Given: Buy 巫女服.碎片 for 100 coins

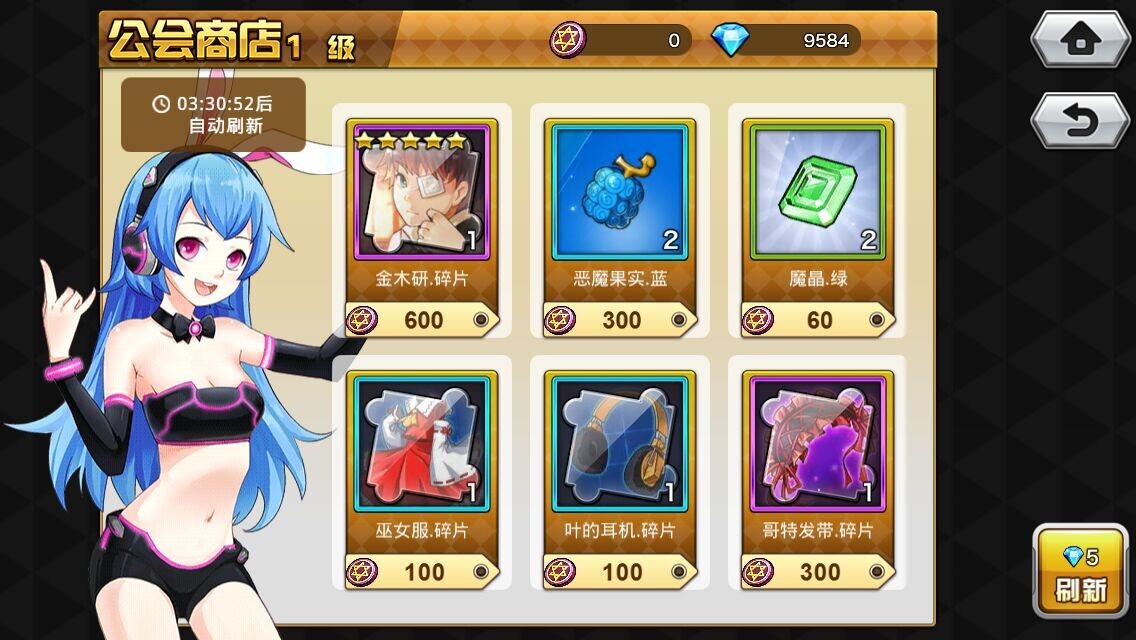Looking at the screenshot, I should click(421, 572).
